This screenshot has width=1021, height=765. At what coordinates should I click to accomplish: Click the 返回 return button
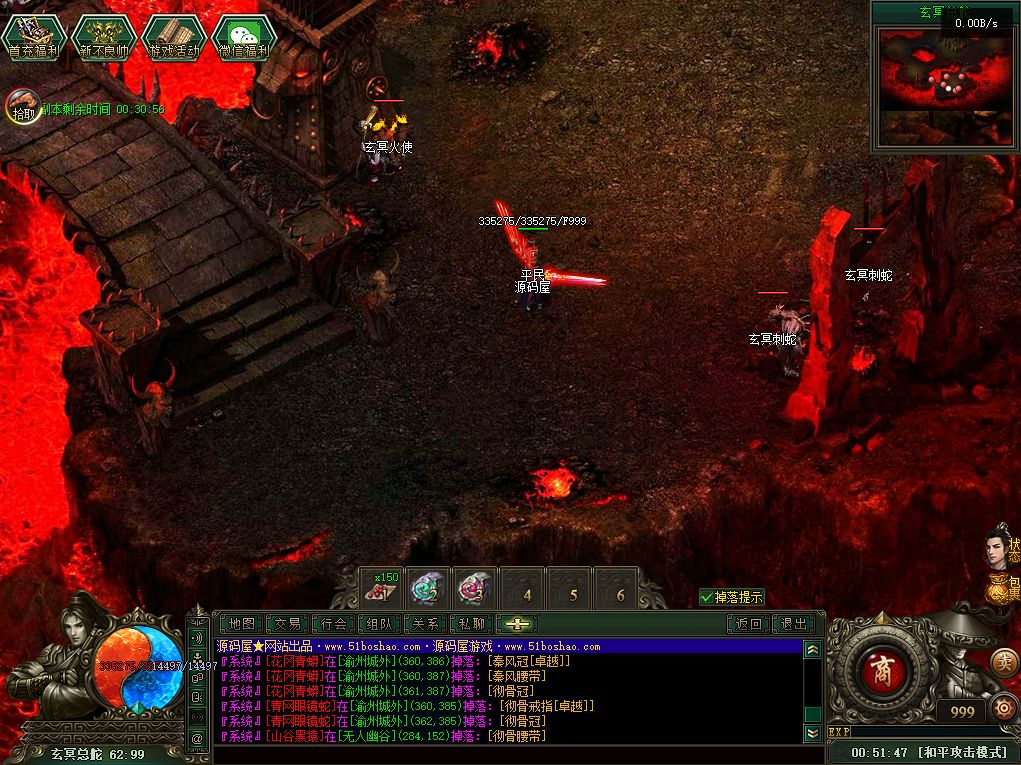[x=749, y=623]
